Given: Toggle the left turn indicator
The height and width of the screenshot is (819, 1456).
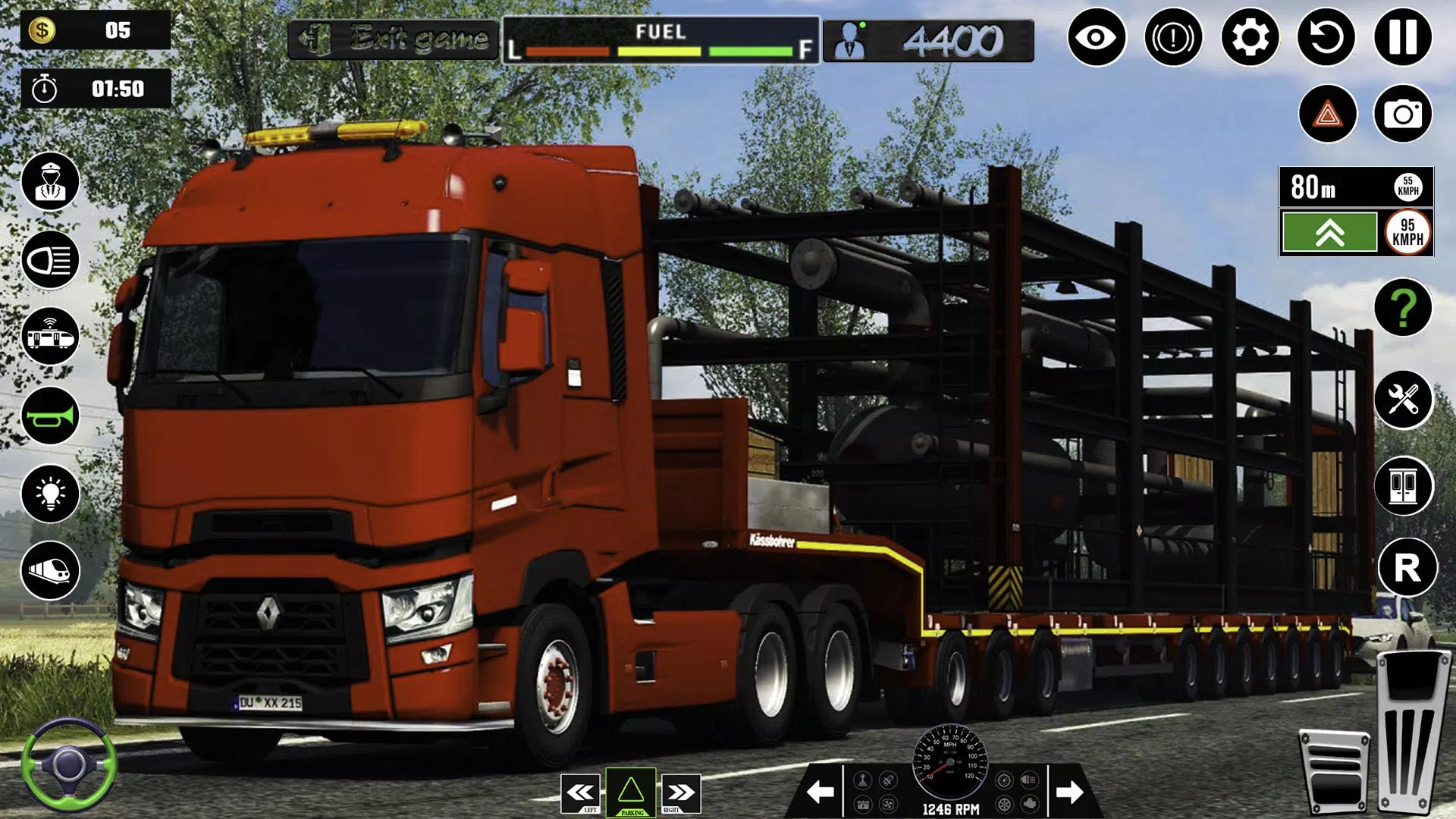Looking at the screenshot, I should [x=582, y=793].
